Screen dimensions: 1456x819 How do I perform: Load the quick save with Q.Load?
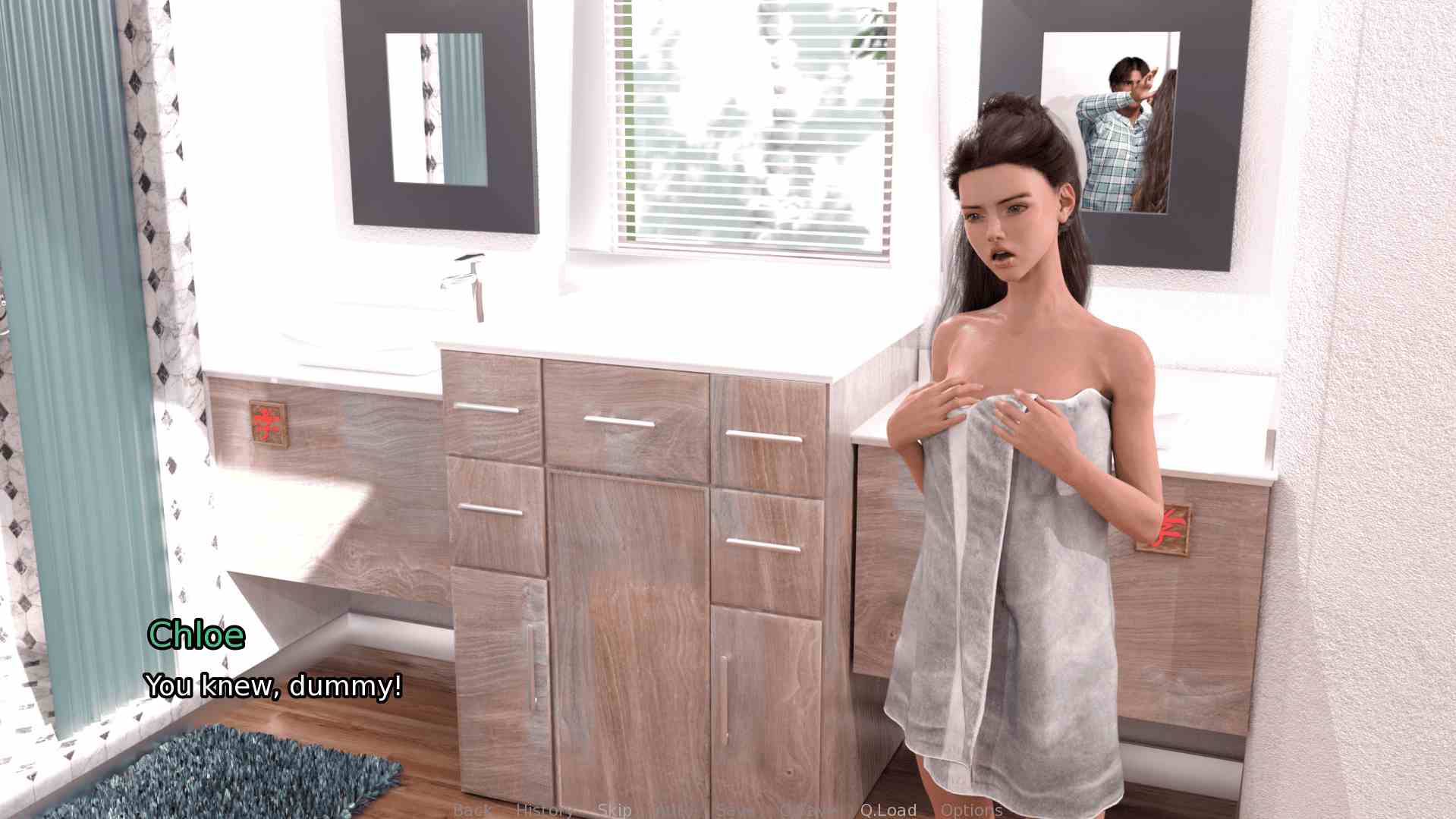pyautogui.click(x=888, y=810)
